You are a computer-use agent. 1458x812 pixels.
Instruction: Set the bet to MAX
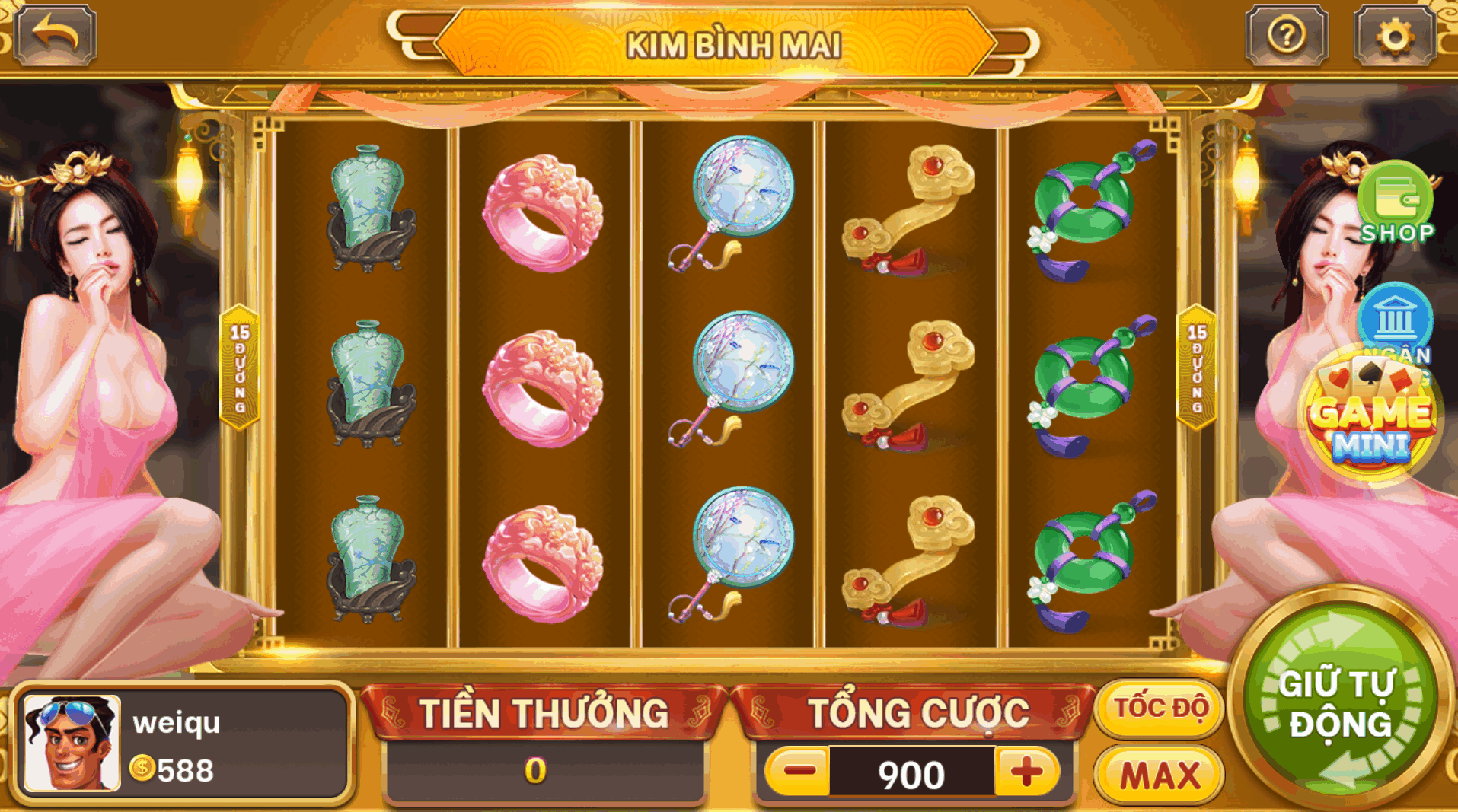pos(1158,775)
